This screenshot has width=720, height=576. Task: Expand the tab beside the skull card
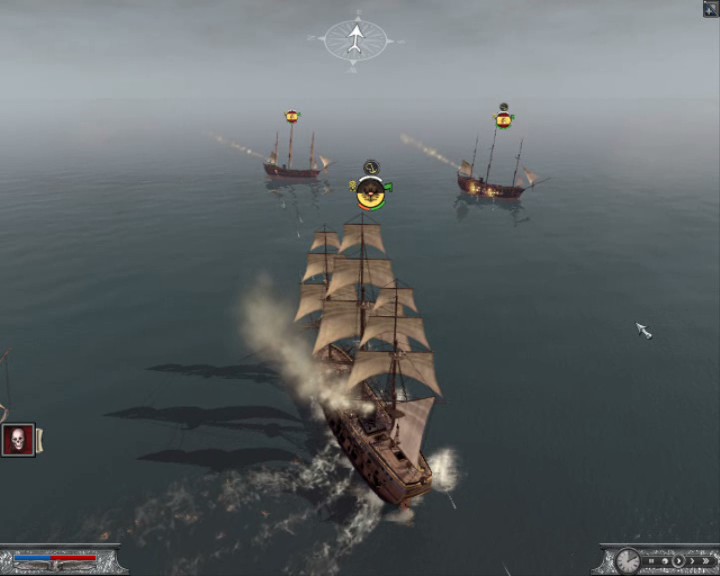(x=40, y=439)
